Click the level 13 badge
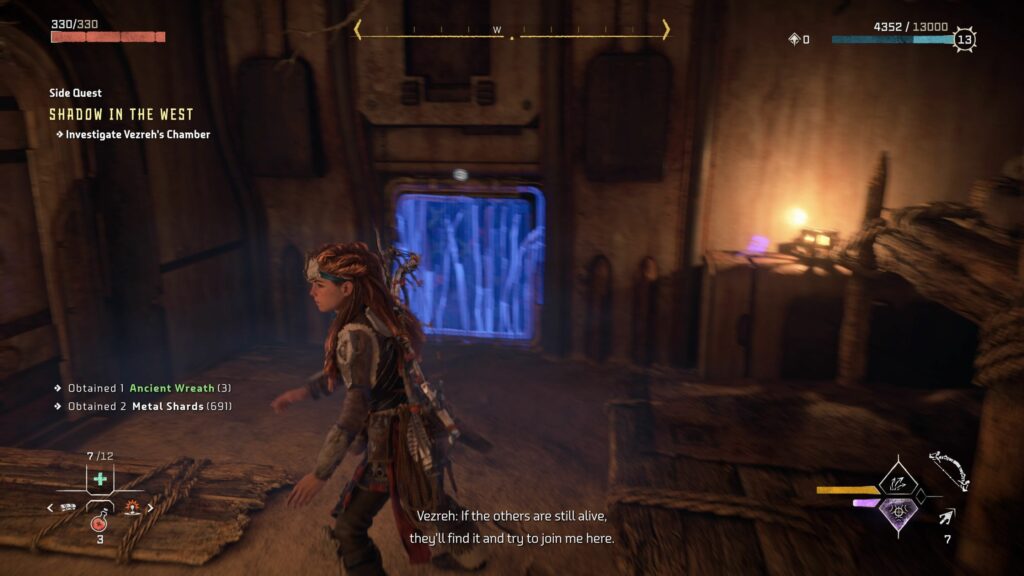 [964, 40]
